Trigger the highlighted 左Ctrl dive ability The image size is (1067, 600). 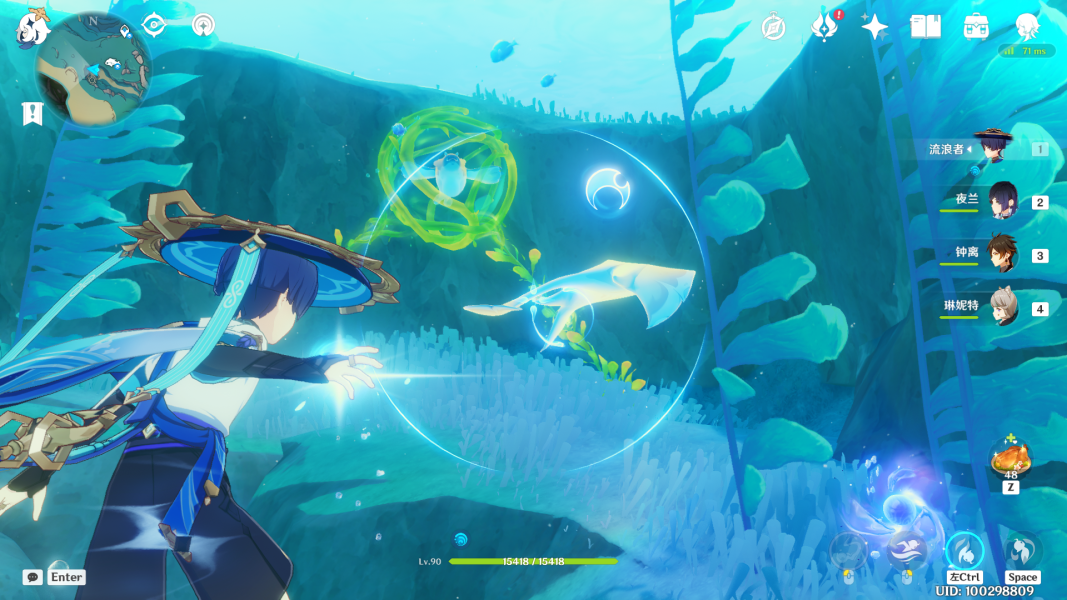click(965, 550)
